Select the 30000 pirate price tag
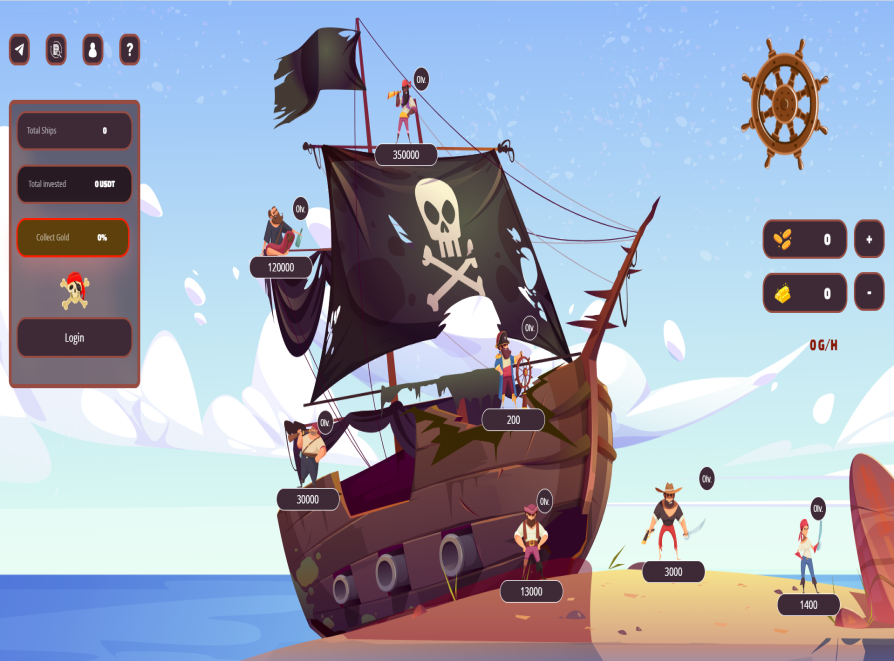The height and width of the screenshot is (661, 894). (308, 499)
